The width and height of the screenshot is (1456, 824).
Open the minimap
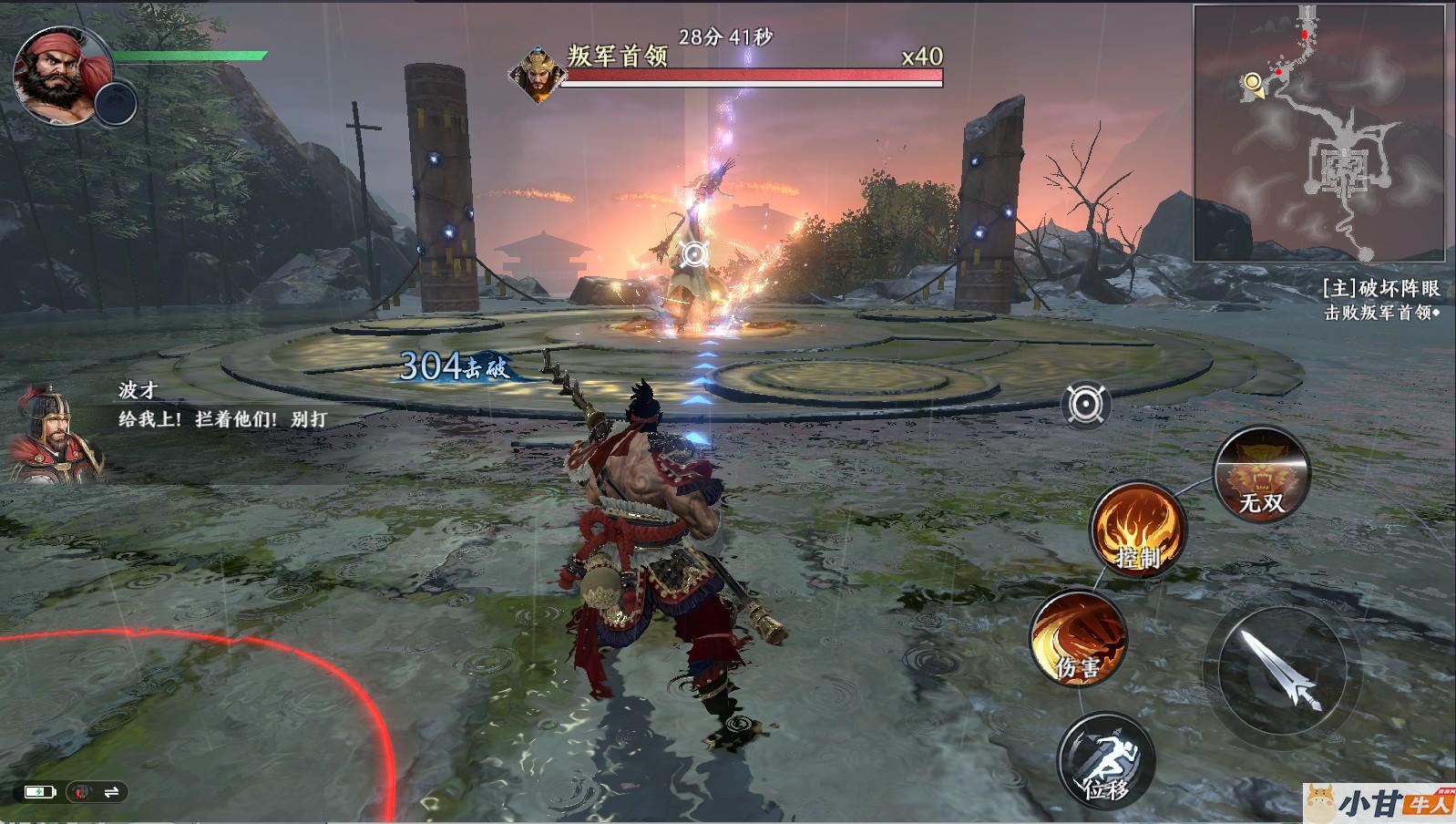[1319, 134]
